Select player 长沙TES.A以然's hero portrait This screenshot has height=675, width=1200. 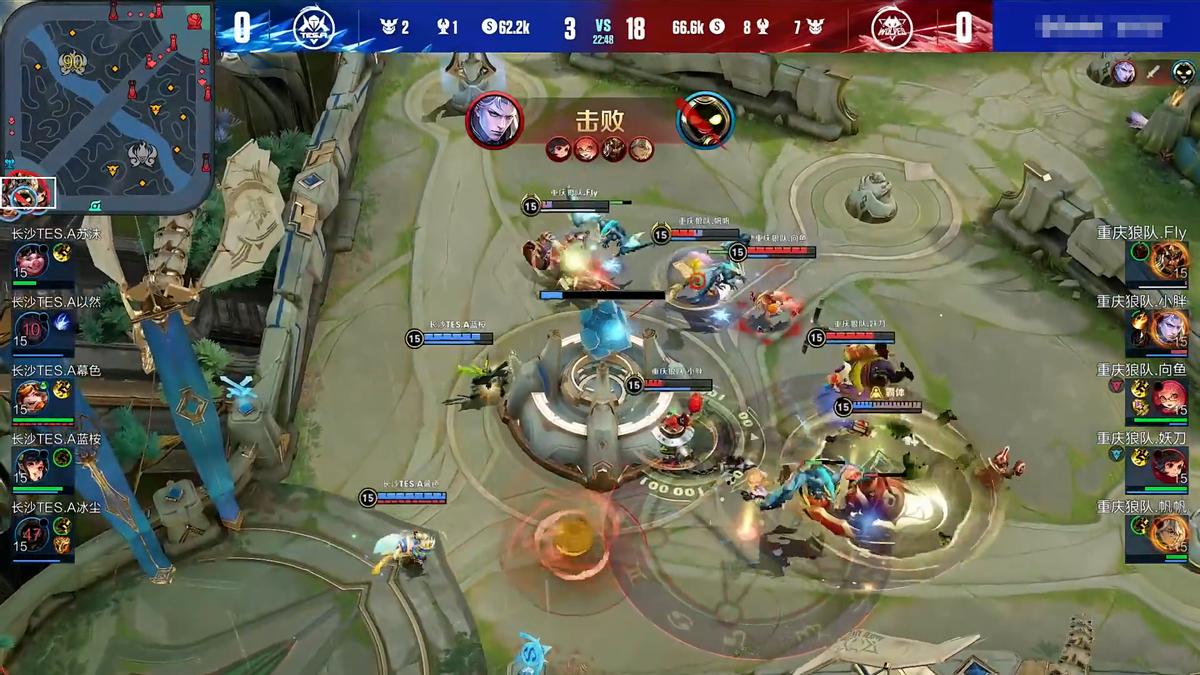pos(32,329)
